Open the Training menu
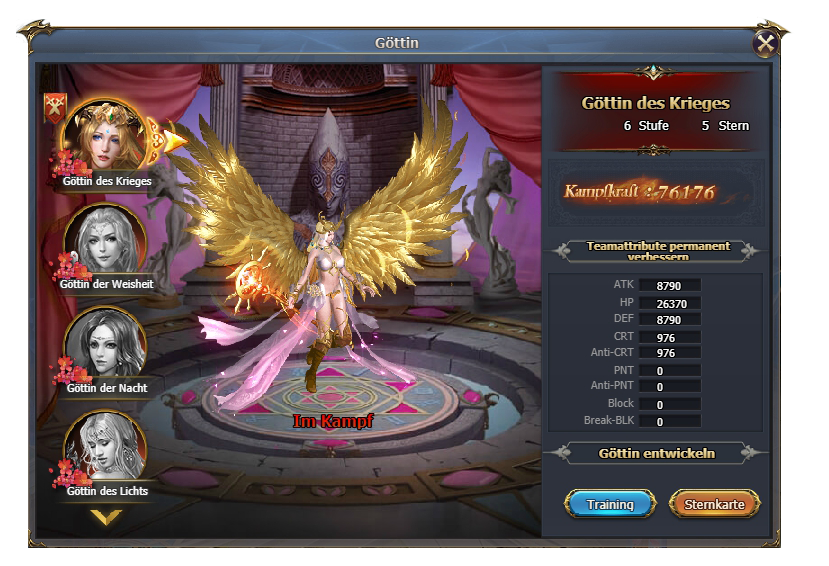The width and height of the screenshot is (829, 566). coord(610,504)
